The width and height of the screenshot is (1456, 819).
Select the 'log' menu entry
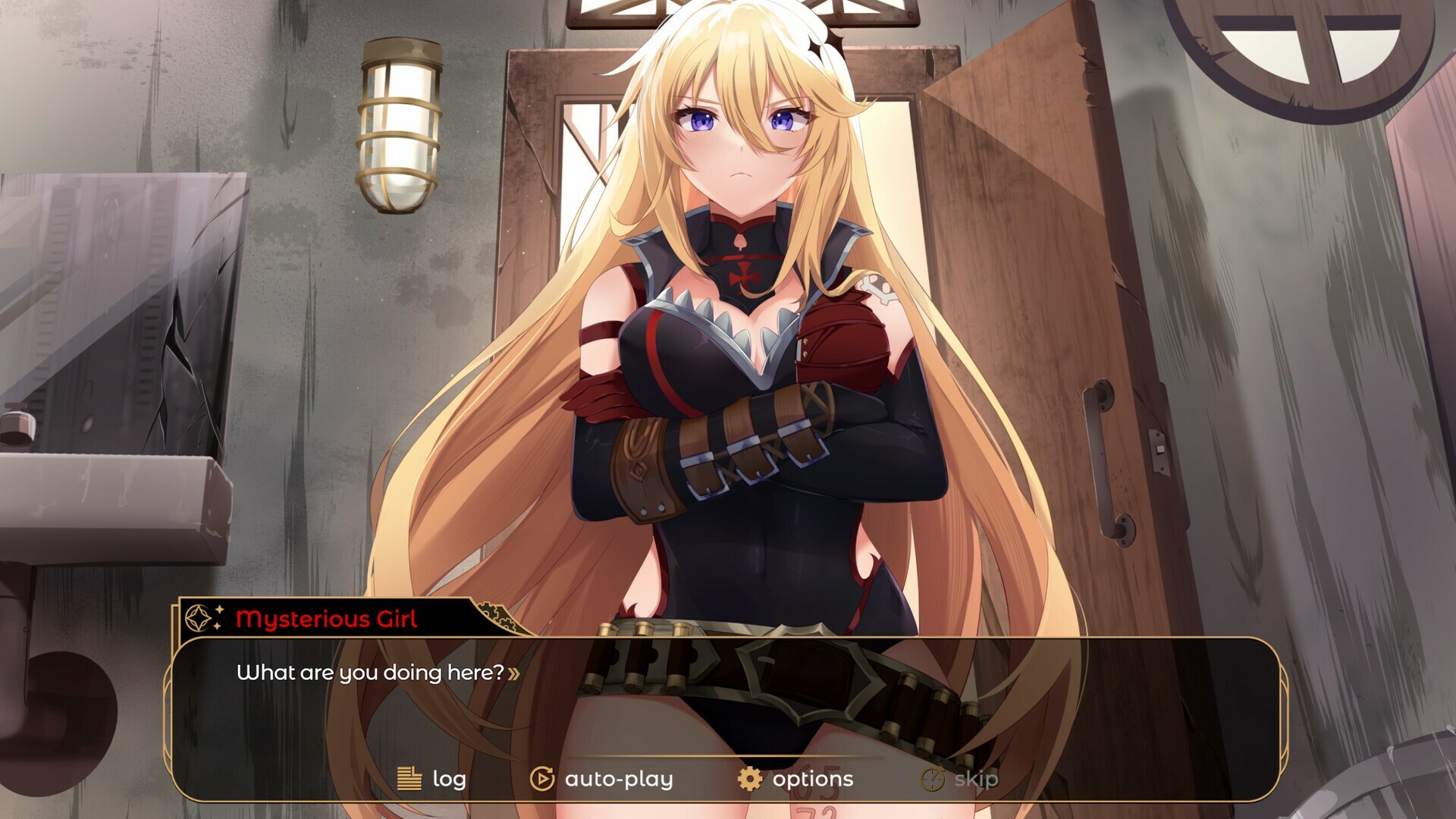click(449, 778)
